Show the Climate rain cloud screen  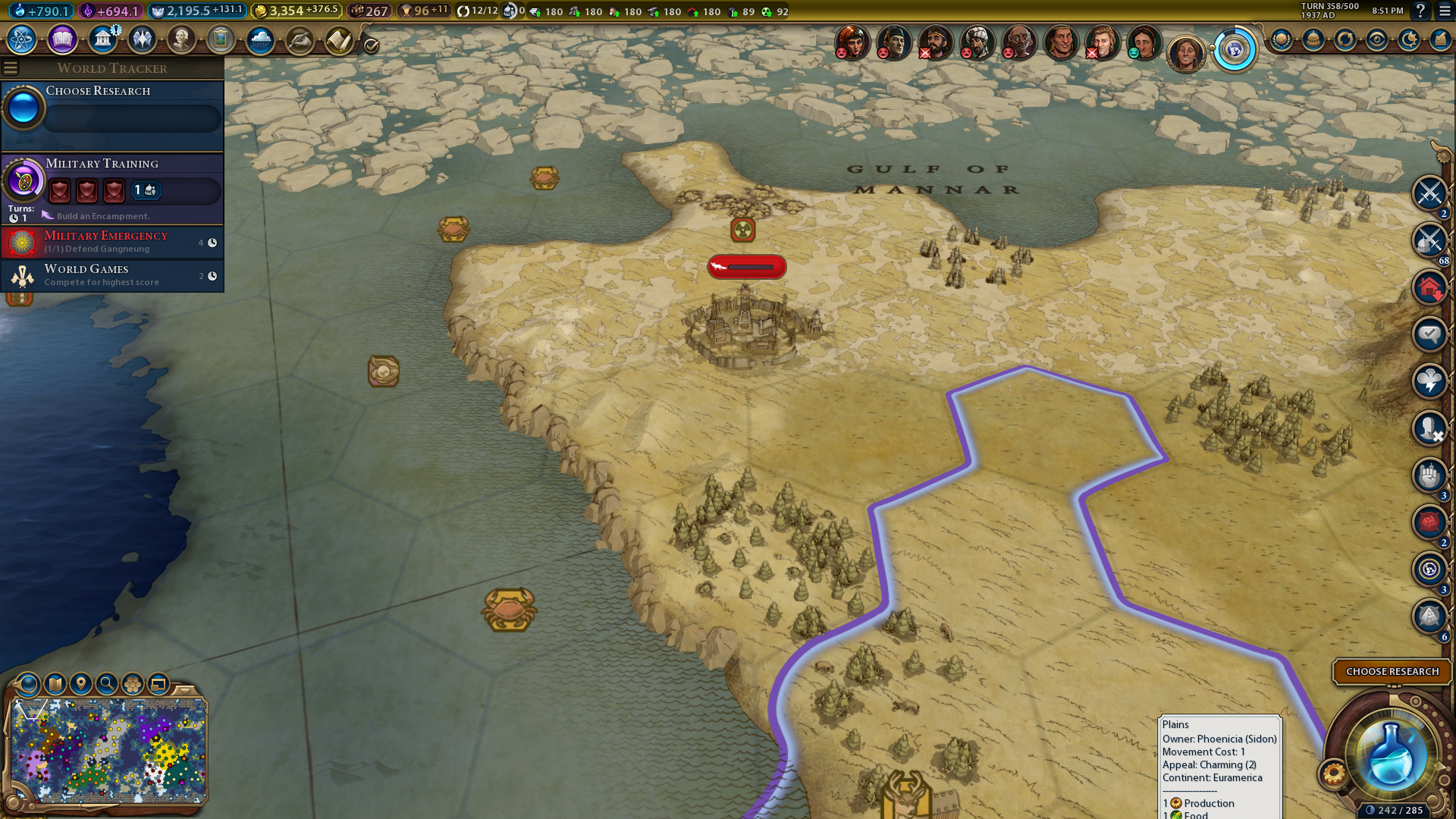pyautogui.click(x=260, y=39)
